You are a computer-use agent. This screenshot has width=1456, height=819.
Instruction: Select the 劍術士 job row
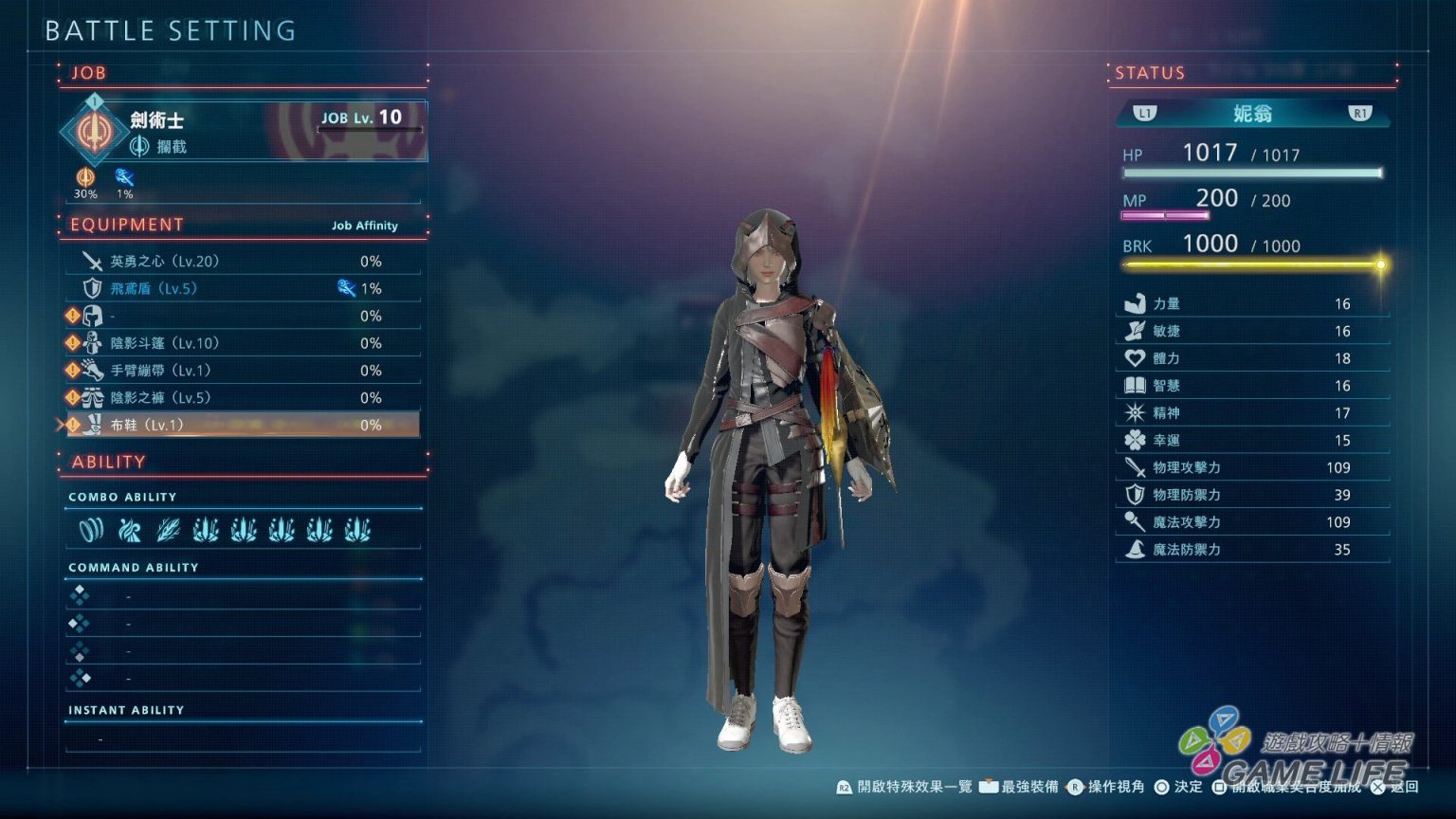(244, 131)
